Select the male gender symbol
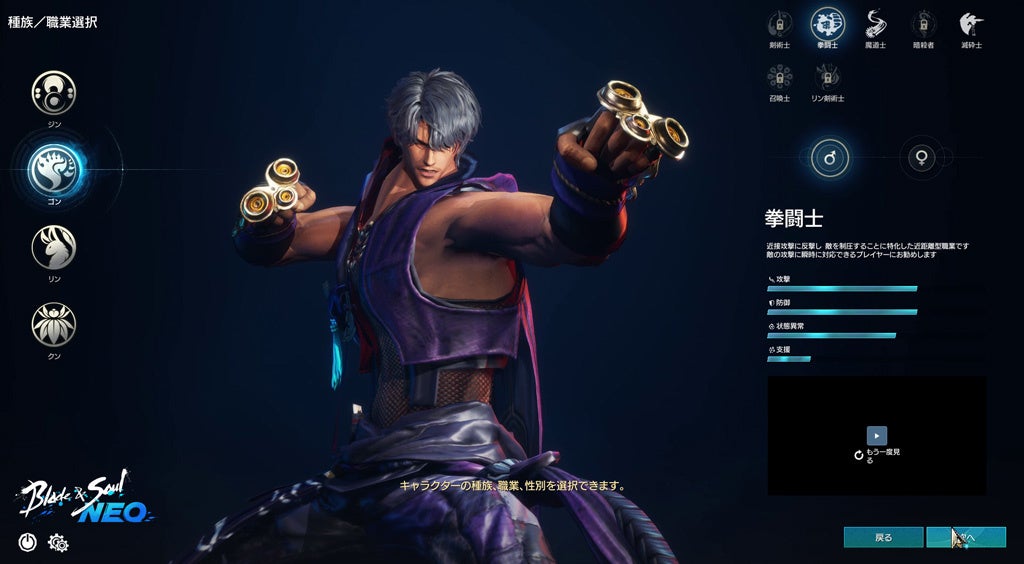This screenshot has width=1024, height=564. [x=830, y=158]
